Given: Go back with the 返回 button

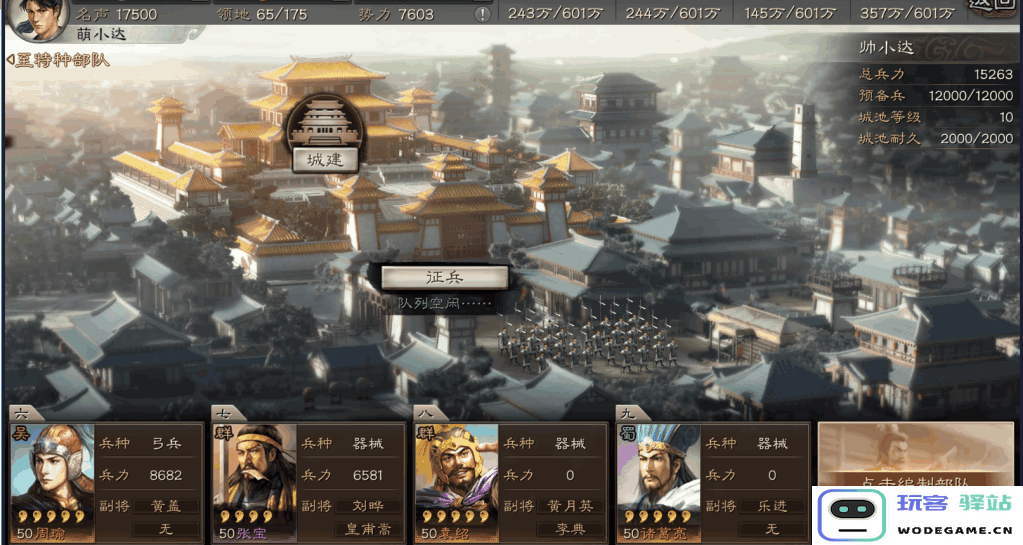Looking at the screenshot, I should pos(992,8).
